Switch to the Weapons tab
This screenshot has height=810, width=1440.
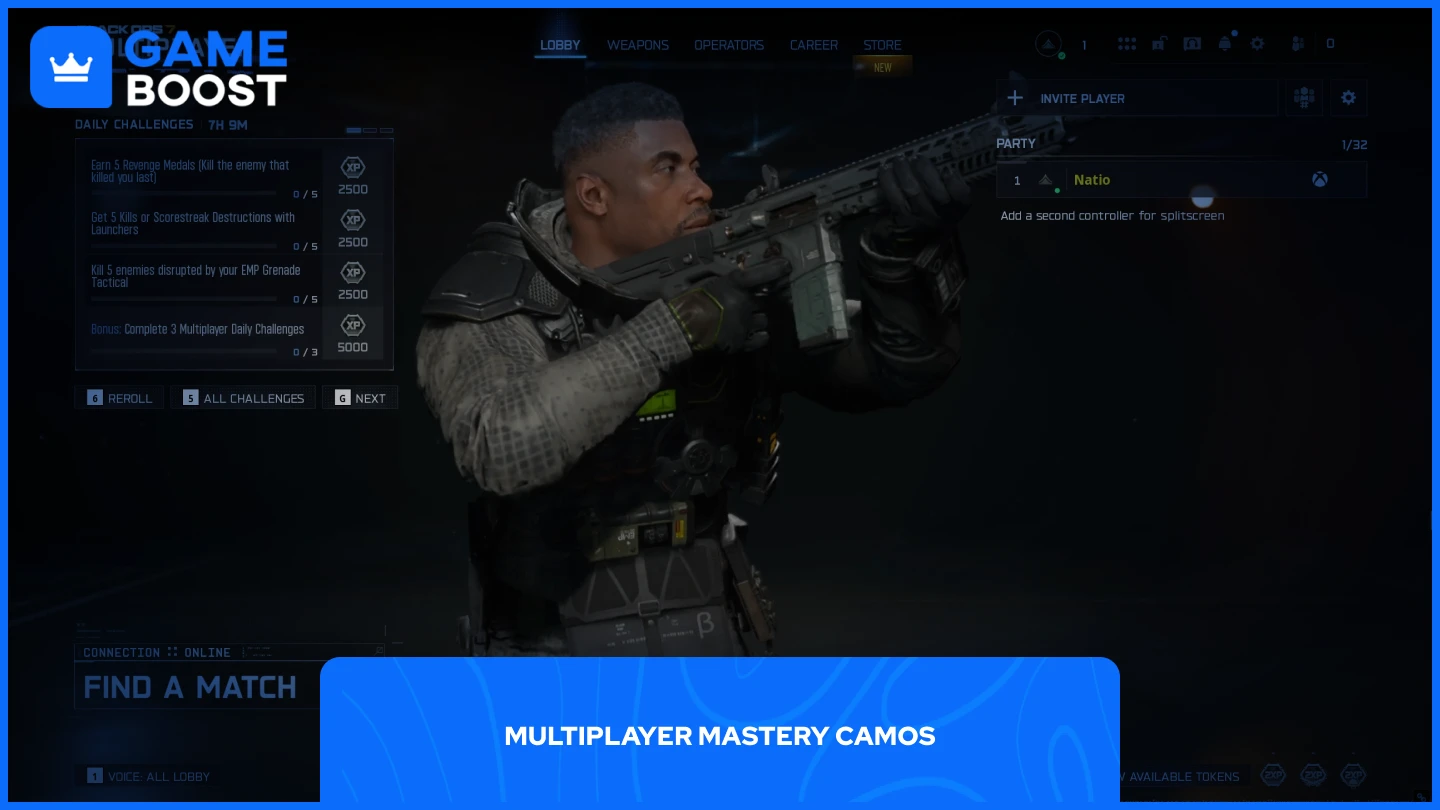point(637,45)
